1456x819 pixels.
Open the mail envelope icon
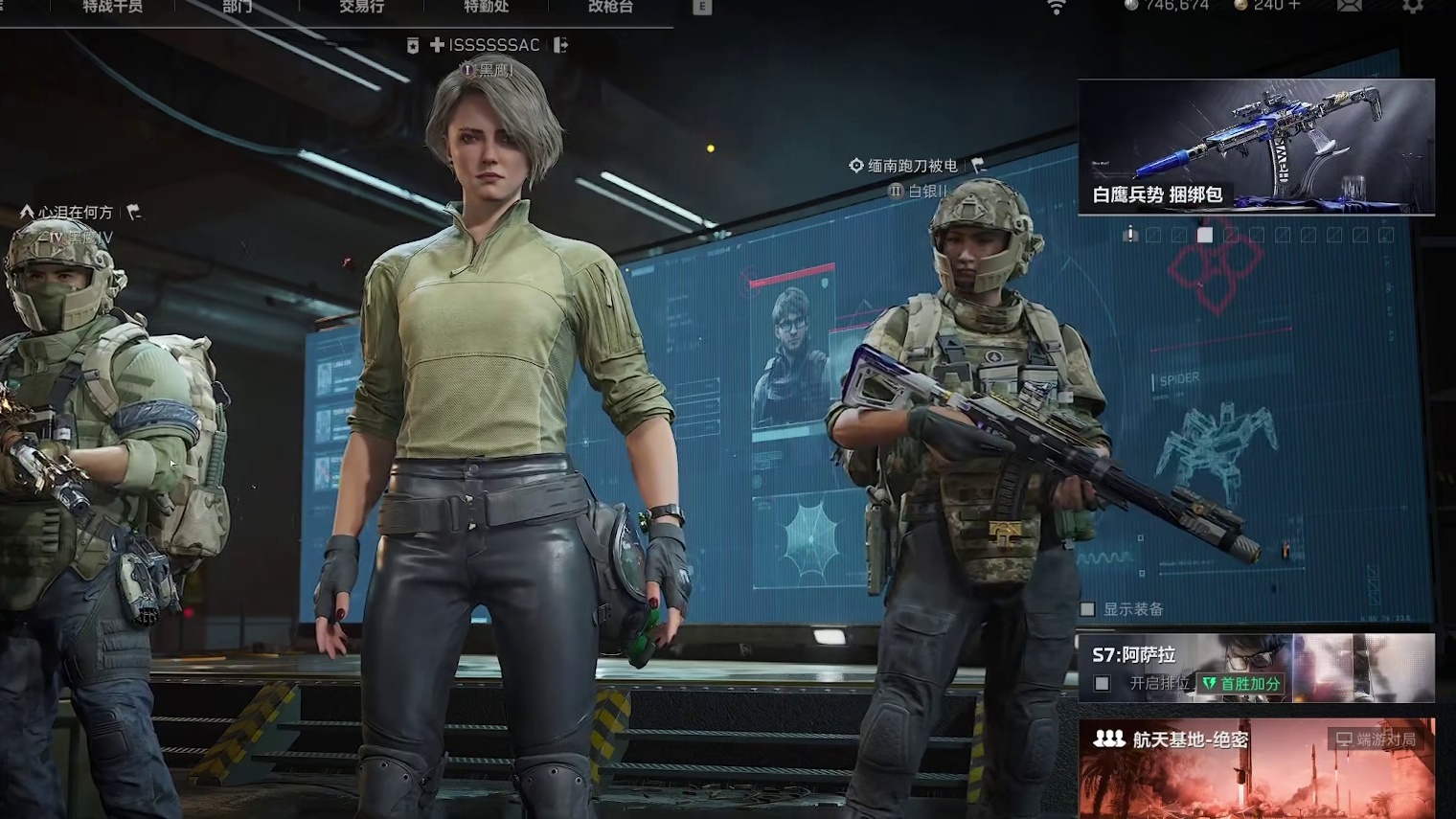tap(1349, 7)
